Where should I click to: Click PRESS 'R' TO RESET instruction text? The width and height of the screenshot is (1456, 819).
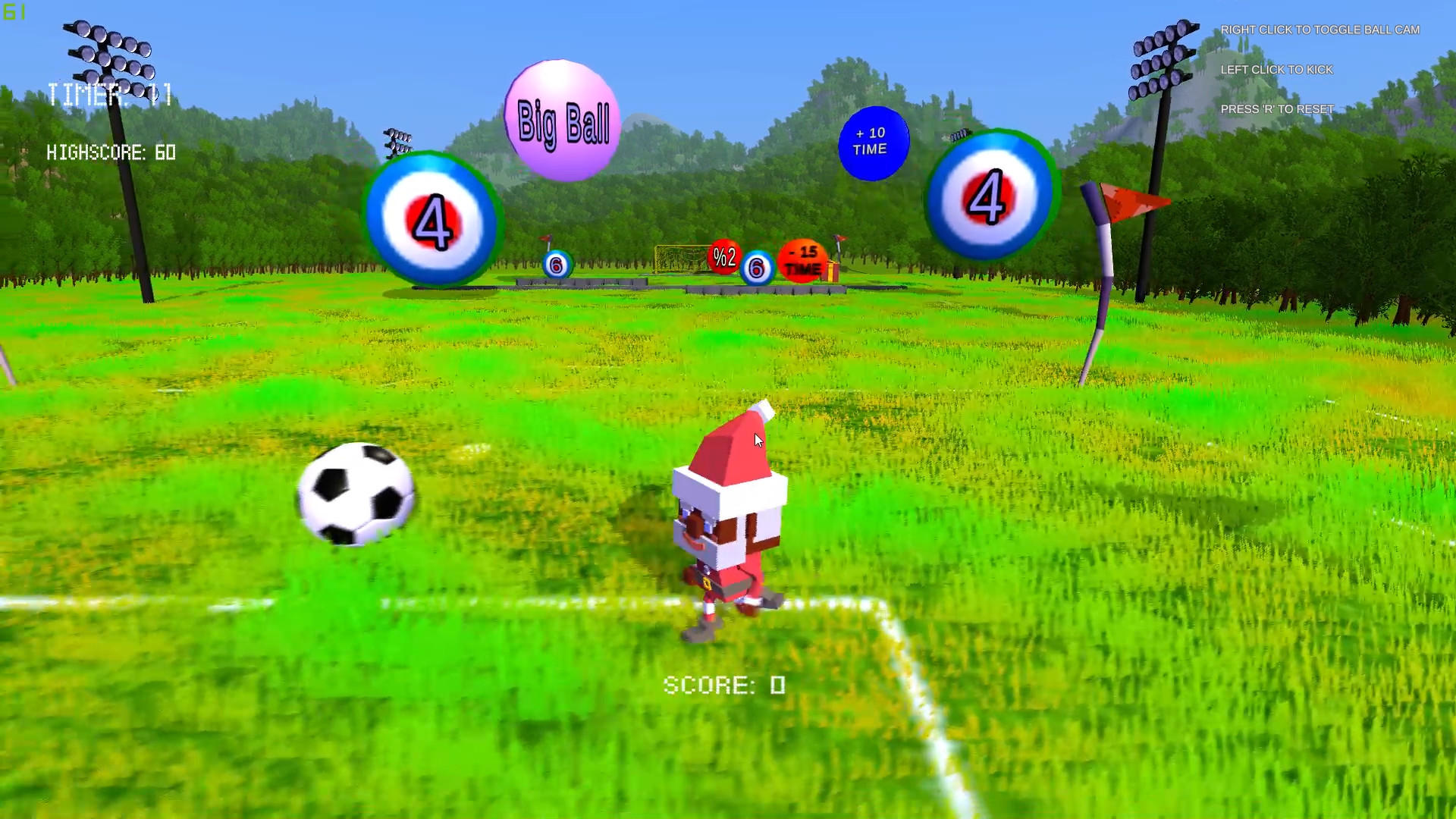point(1277,109)
